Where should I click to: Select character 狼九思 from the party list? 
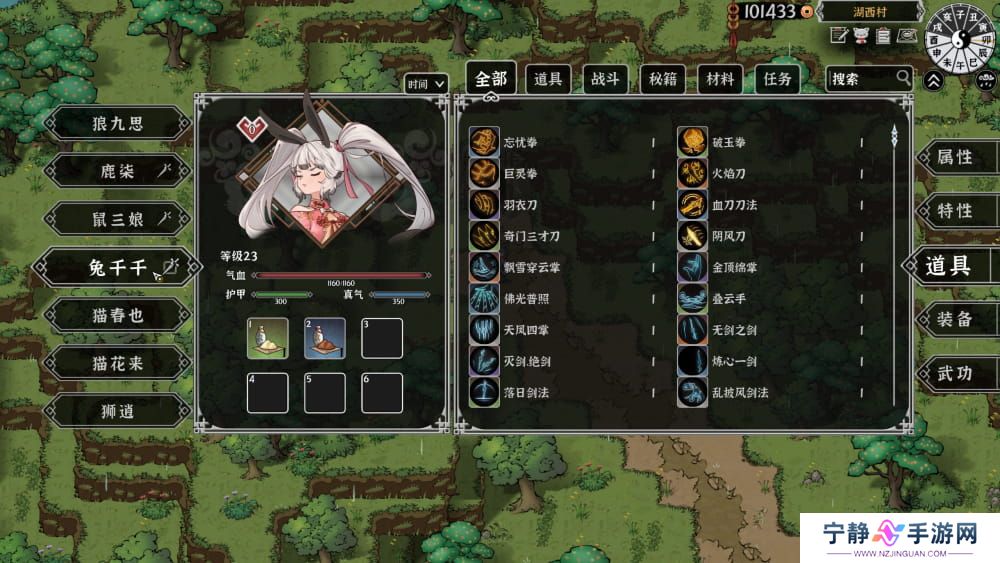pyautogui.click(x=116, y=124)
